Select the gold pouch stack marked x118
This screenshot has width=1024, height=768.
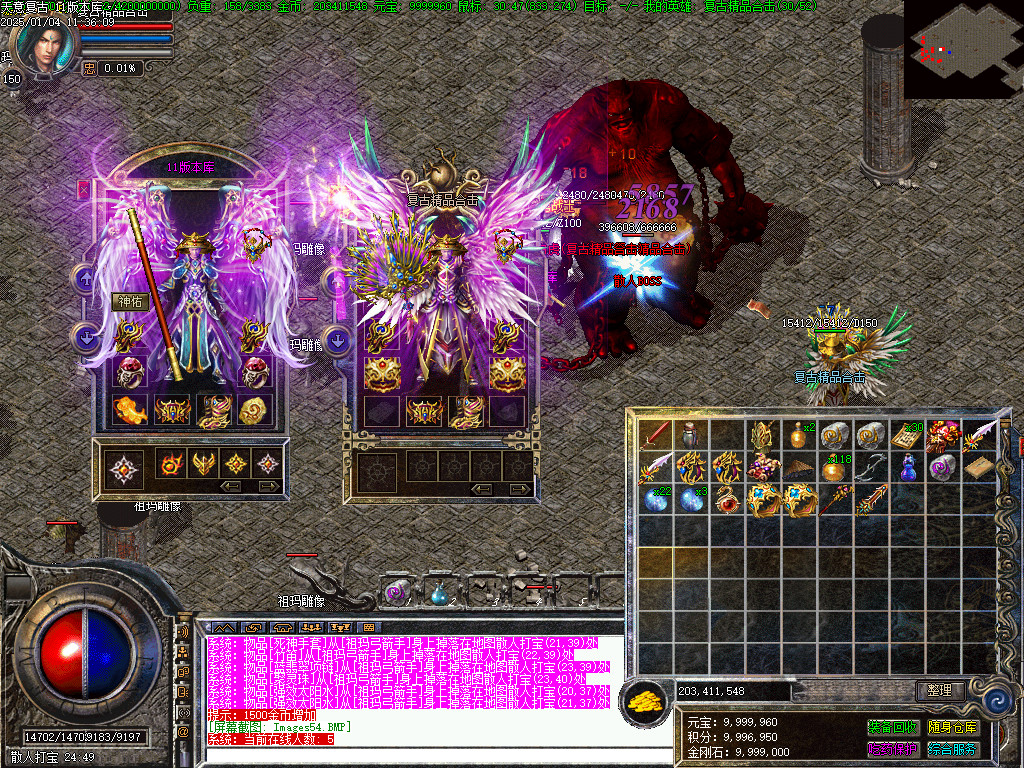(833, 467)
